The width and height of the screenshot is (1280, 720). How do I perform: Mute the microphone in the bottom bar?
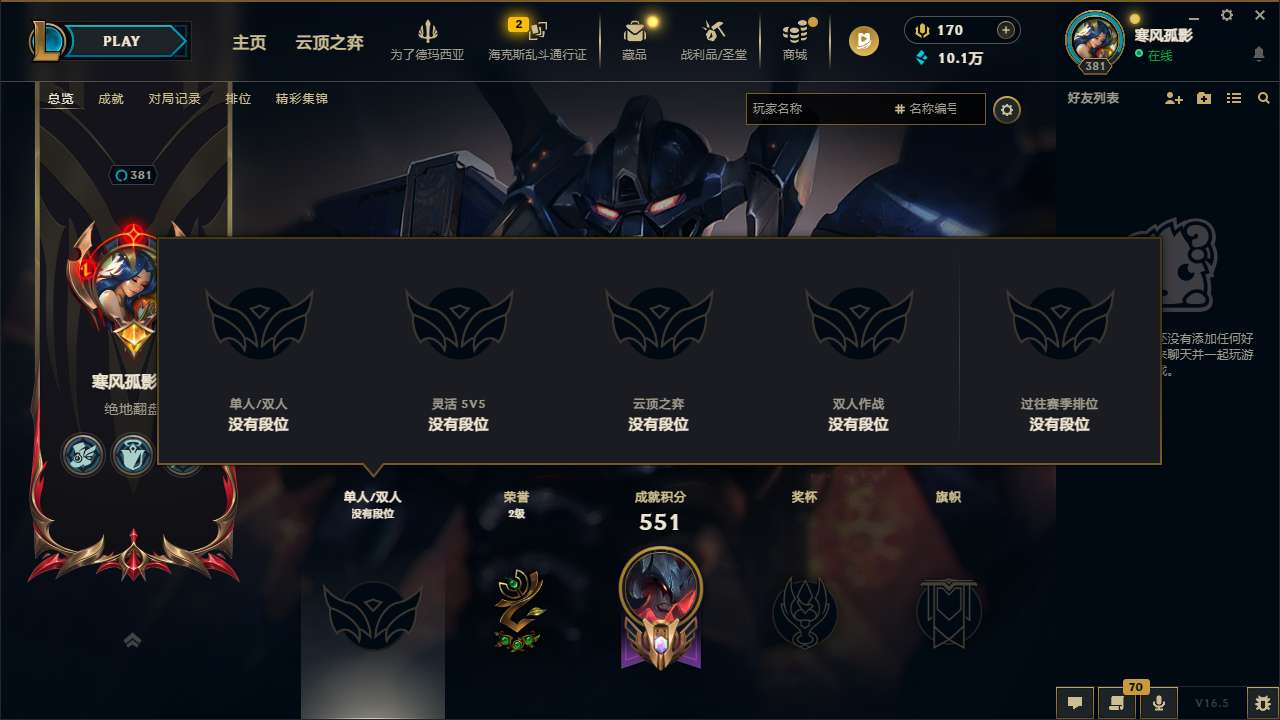(1159, 703)
